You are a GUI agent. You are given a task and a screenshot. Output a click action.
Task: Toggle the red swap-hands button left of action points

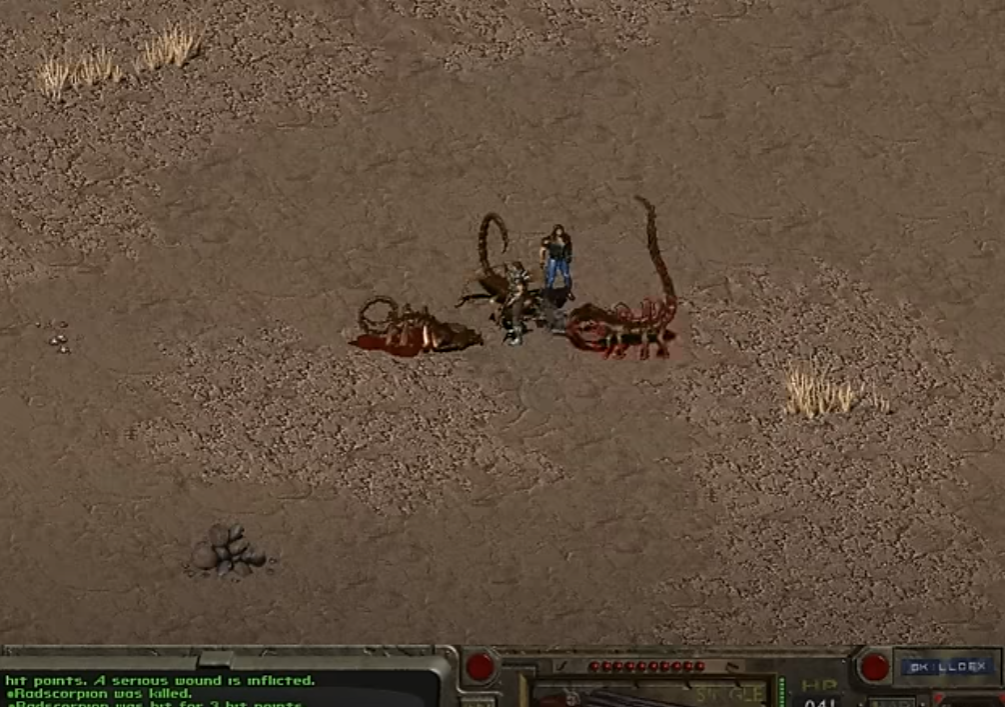pyautogui.click(x=481, y=667)
